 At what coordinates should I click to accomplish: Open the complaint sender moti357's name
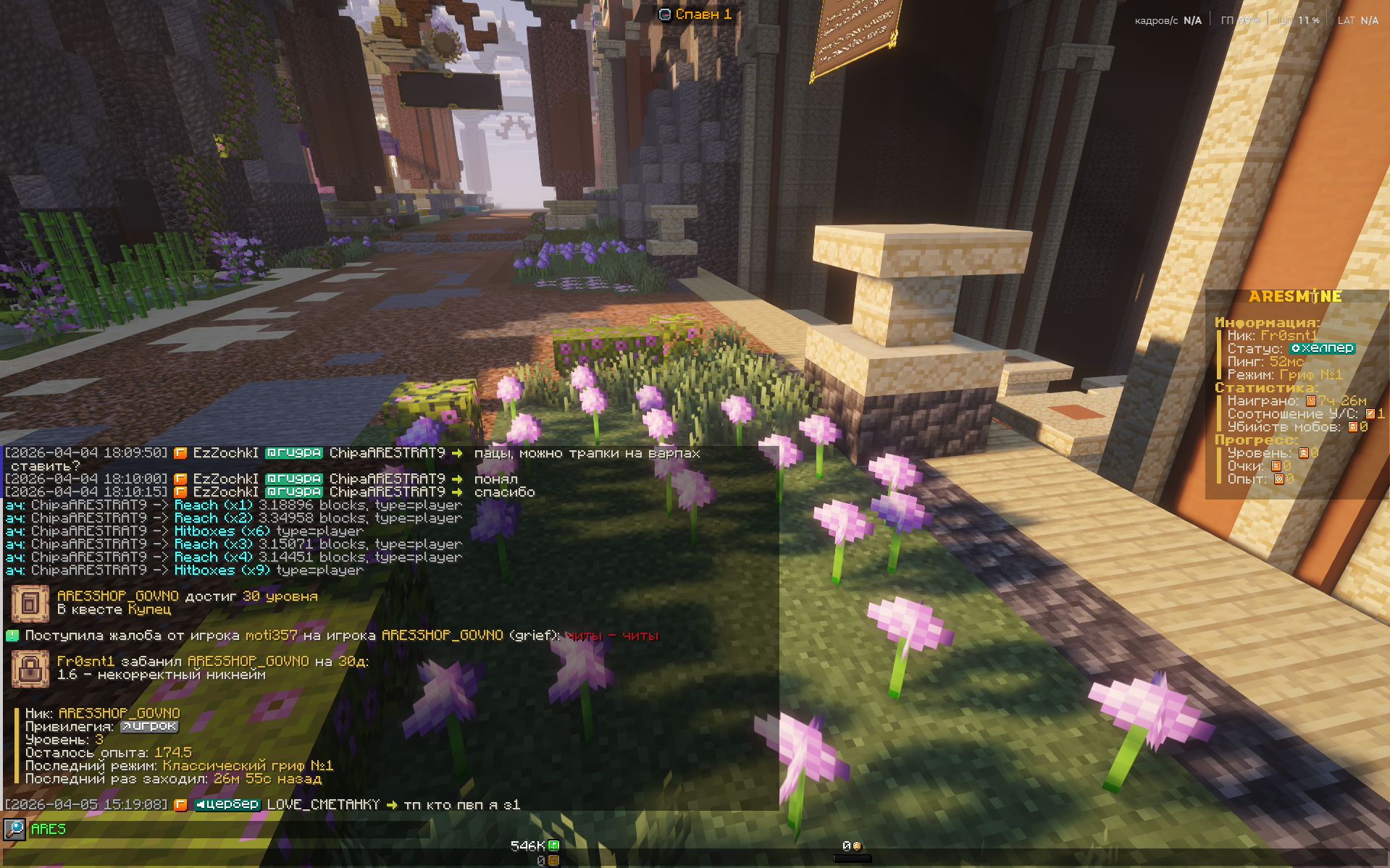[271, 636]
